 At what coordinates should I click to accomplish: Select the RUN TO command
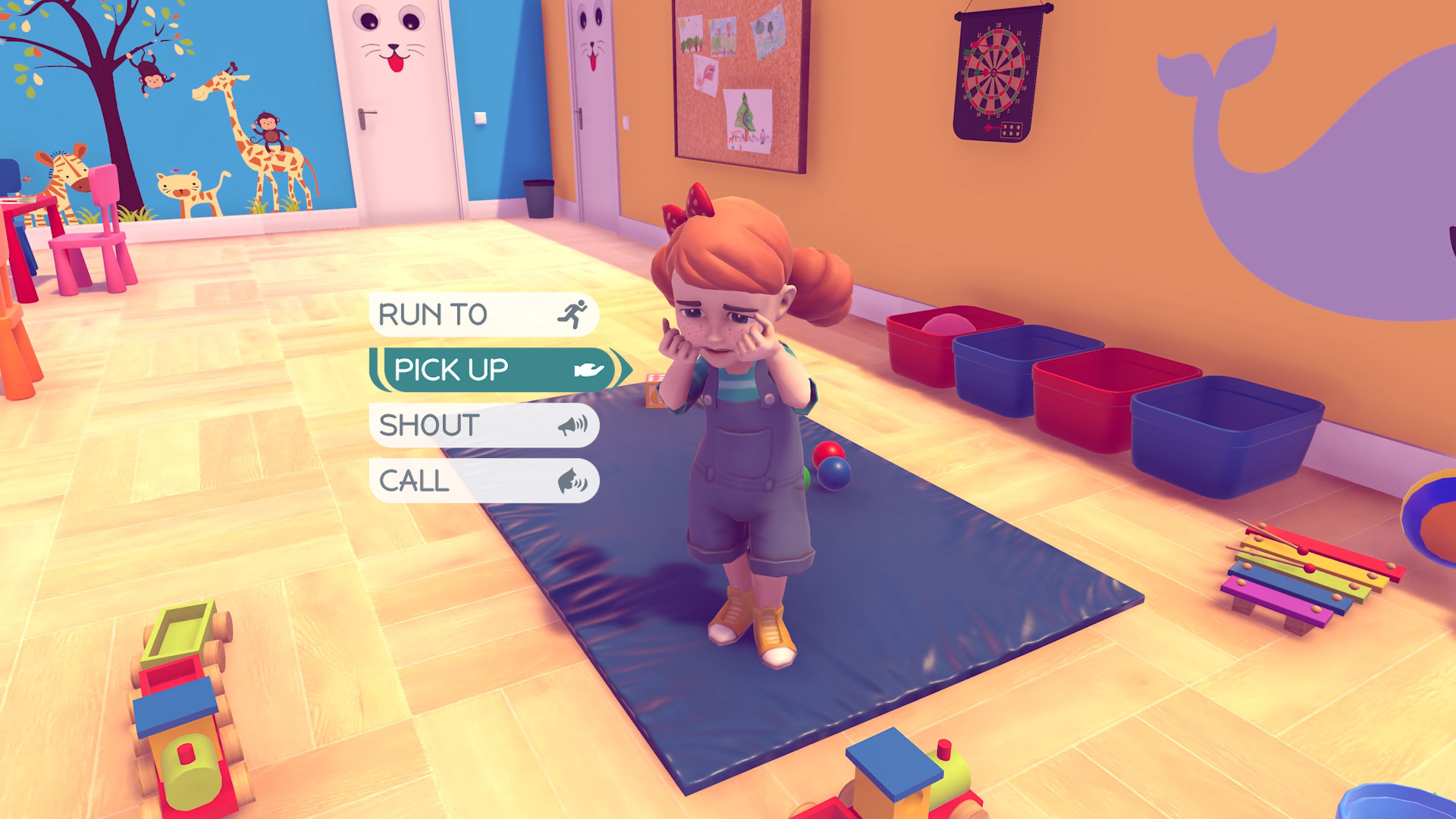432,313
